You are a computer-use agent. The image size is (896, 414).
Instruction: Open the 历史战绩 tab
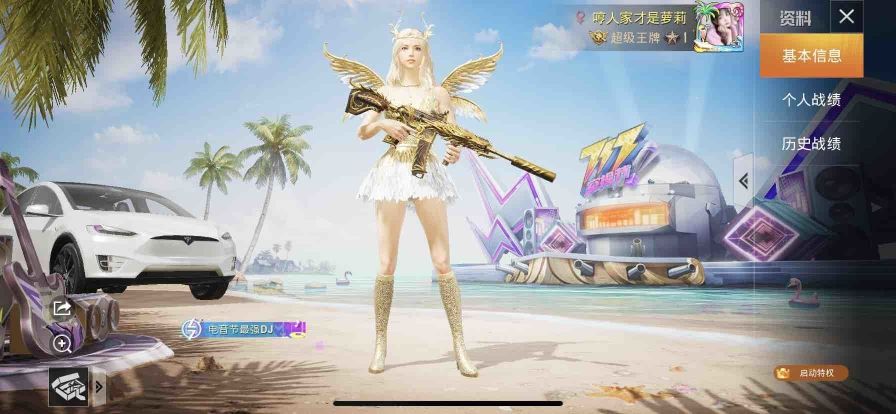(x=811, y=144)
